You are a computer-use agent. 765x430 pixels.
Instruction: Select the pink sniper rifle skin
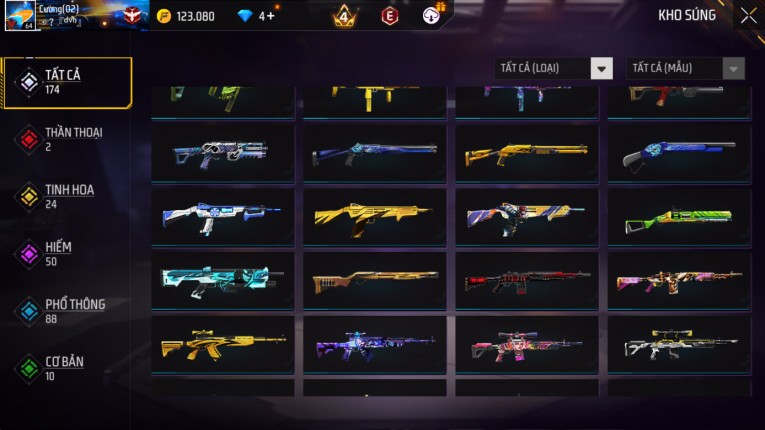coord(527,344)
